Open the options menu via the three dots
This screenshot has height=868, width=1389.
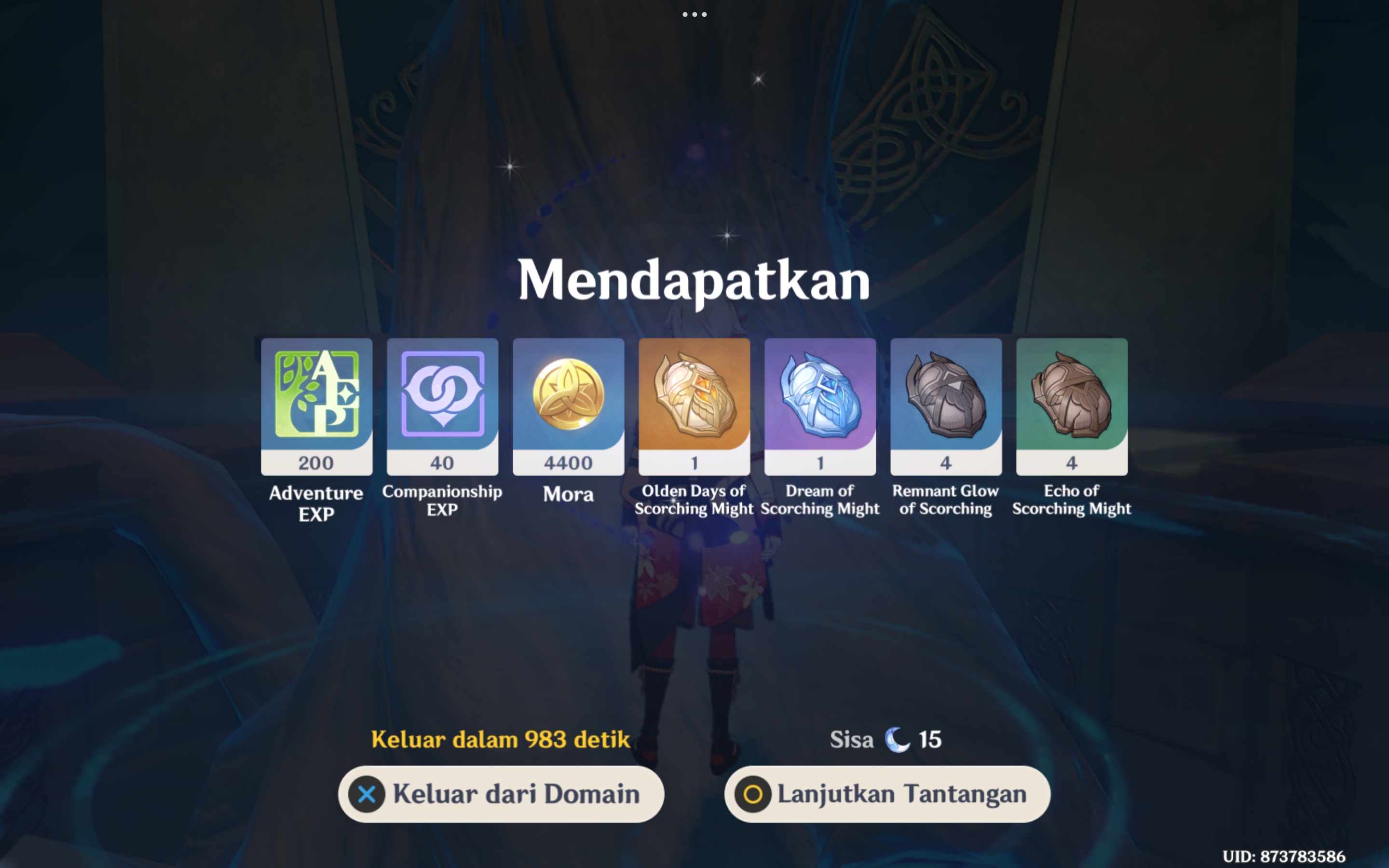click(694, 14)
